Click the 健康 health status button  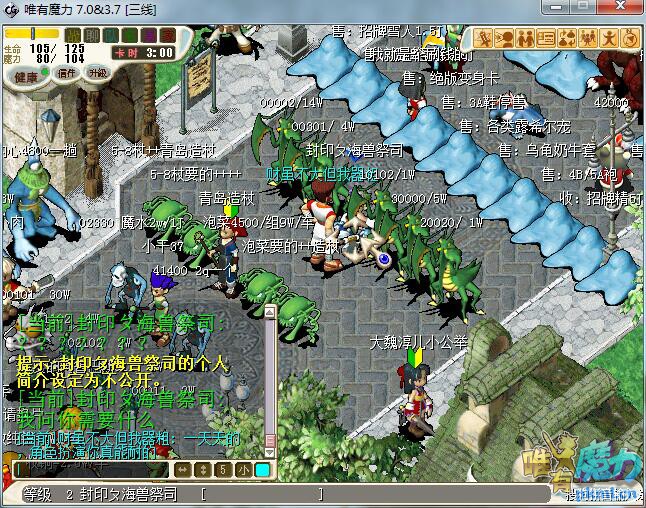(x=26, y=77)
